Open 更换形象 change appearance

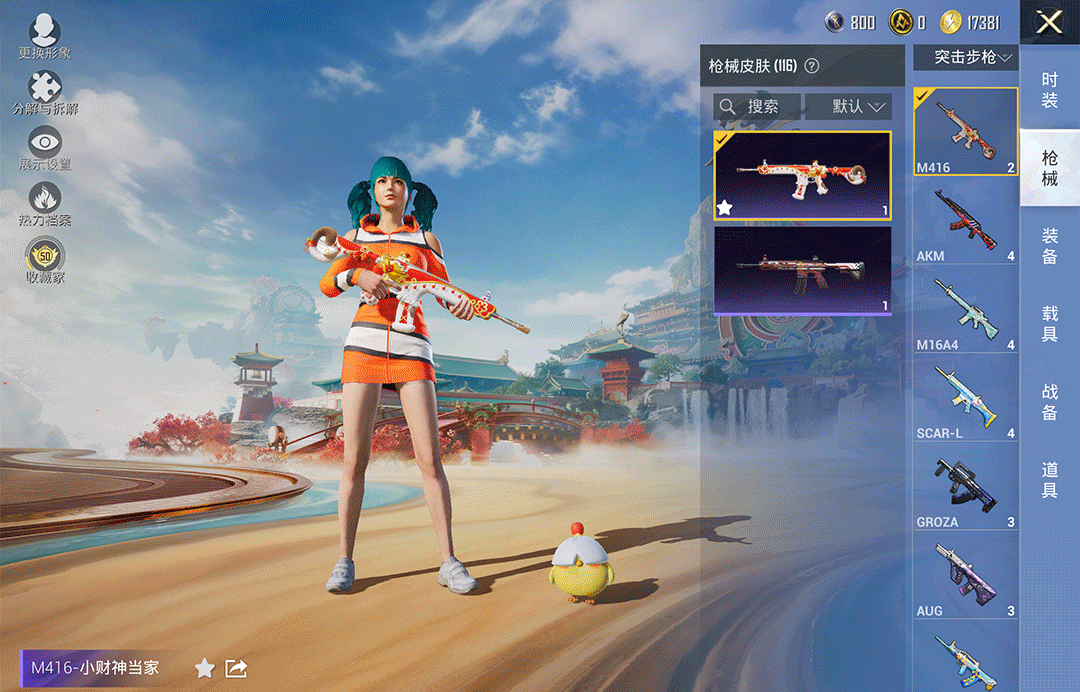pyautogui.click(x=44, y=36)
